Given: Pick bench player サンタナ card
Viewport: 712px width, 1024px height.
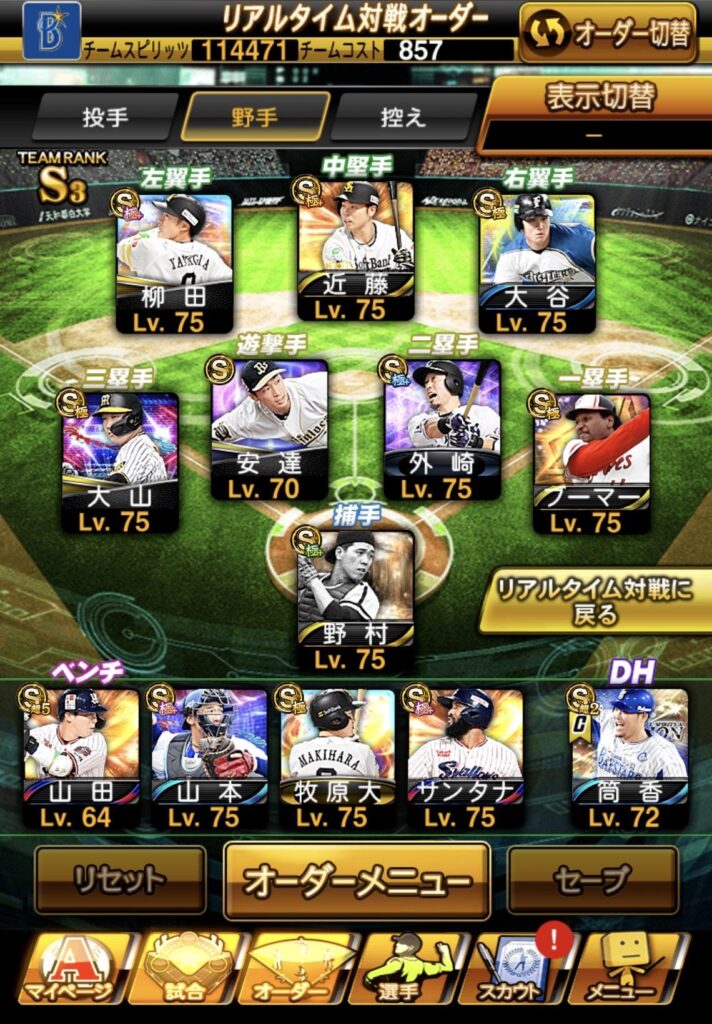Looking at the screenshot, I should tap(465, 758).
